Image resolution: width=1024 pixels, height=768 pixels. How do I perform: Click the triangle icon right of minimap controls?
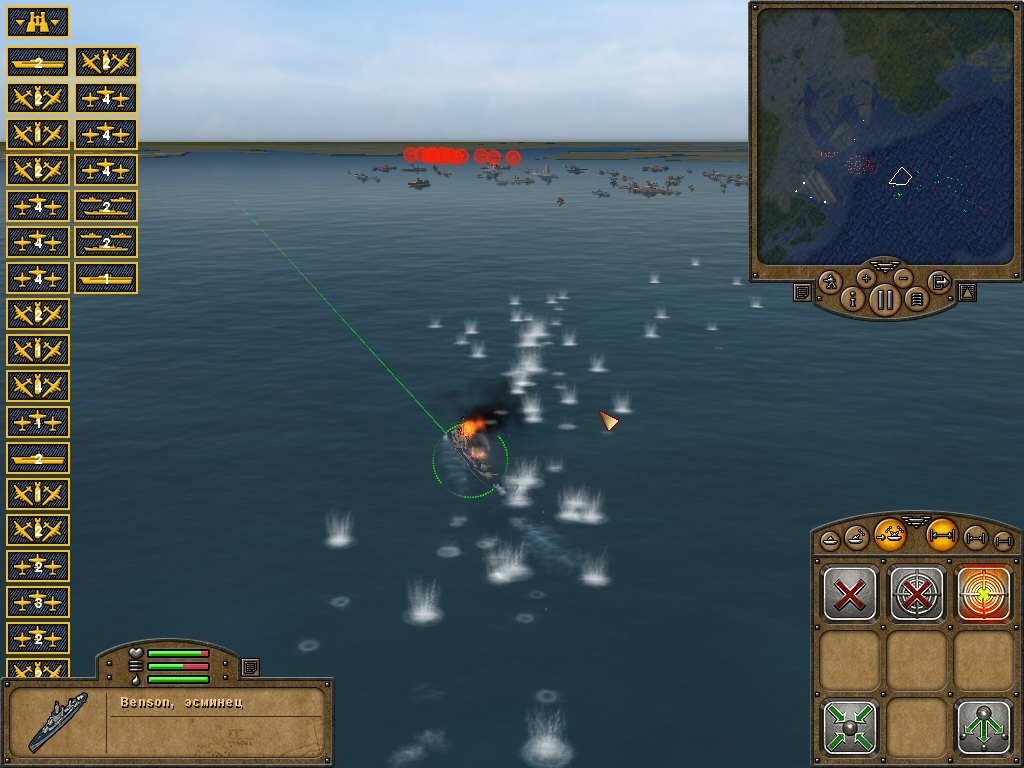coord(967,292)
